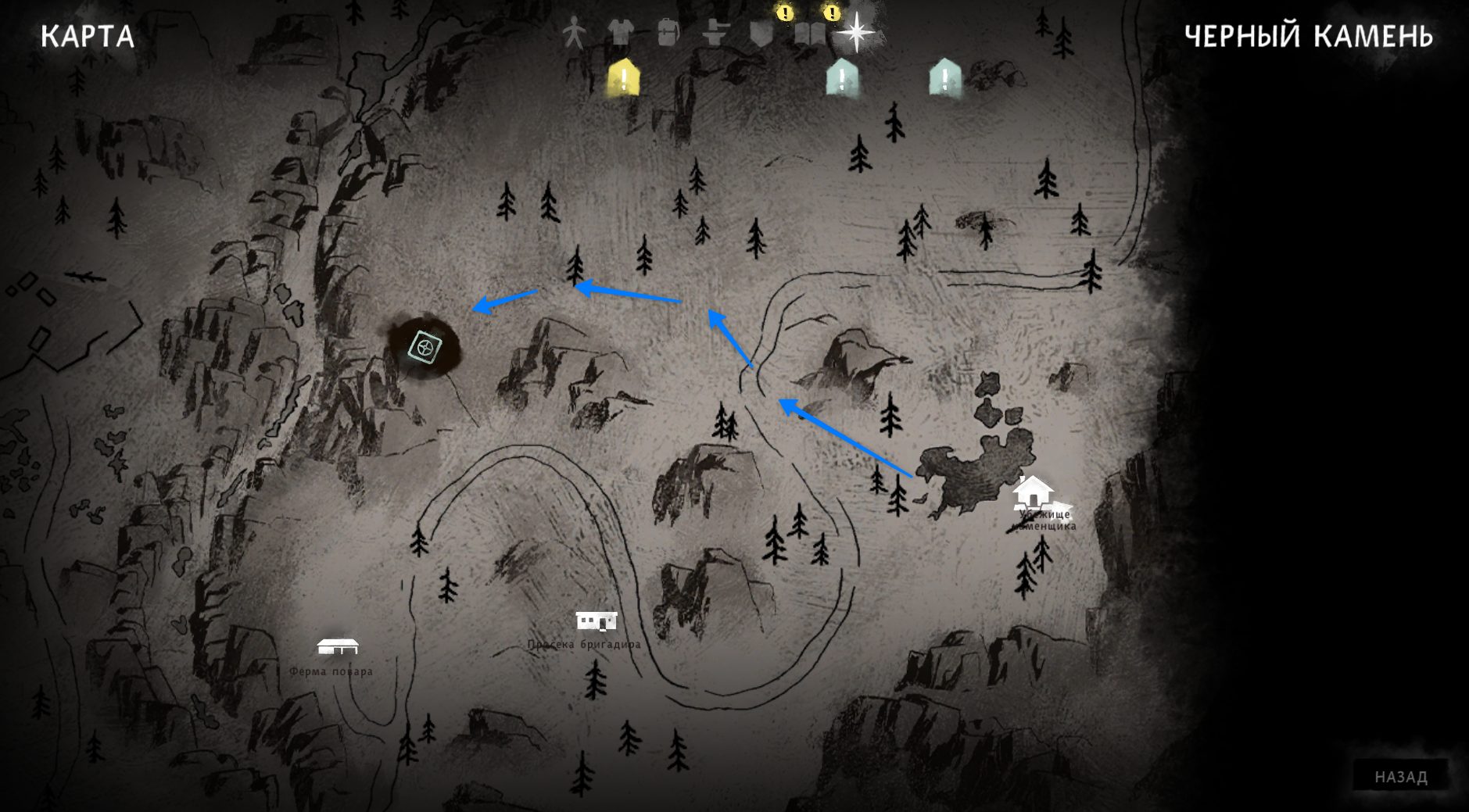Open the character status tab
The height and width of the screenshot is (812, 1469).
[574, 34]
